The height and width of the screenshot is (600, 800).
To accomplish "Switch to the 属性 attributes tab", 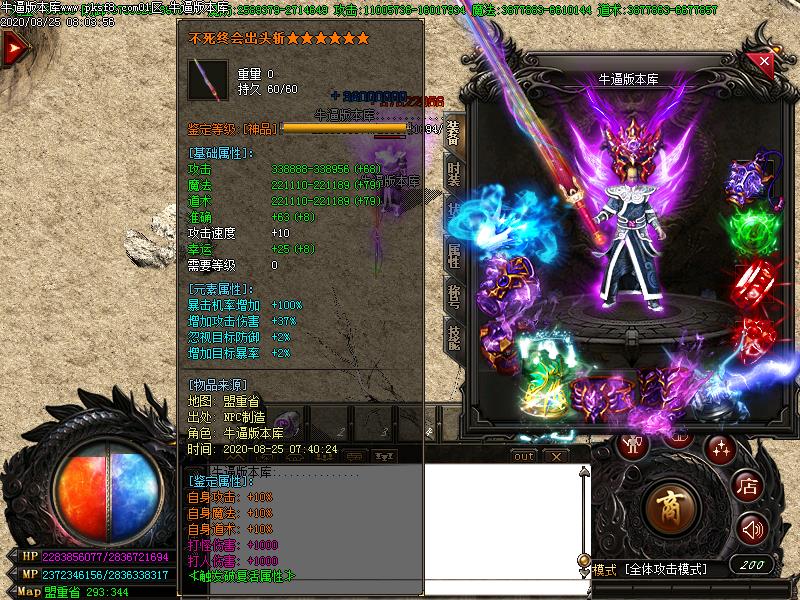I will pyautogui.click(x=454, y=256).
